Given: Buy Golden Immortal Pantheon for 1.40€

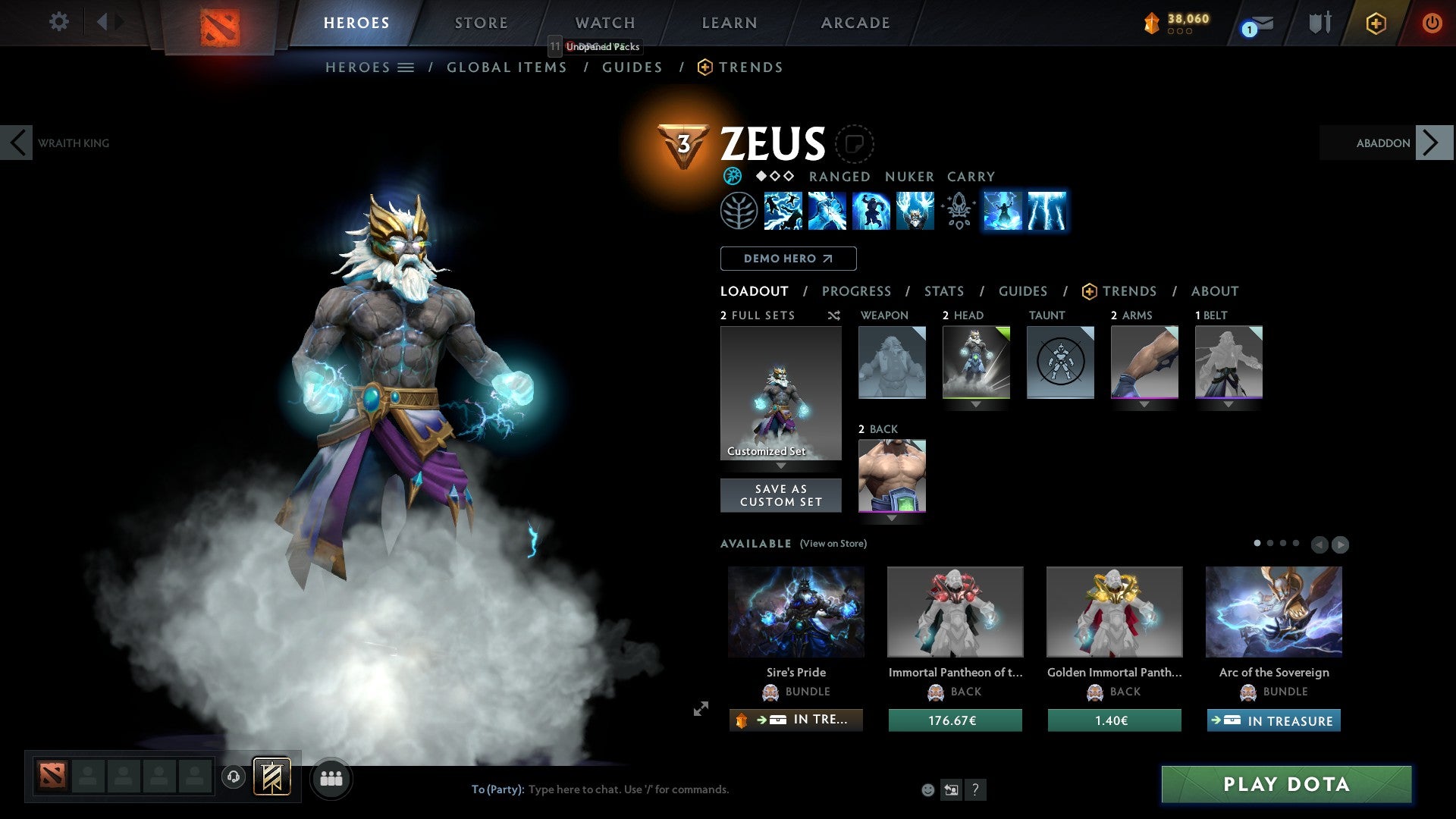Looking at the screenshot, I should (1114, 720).
